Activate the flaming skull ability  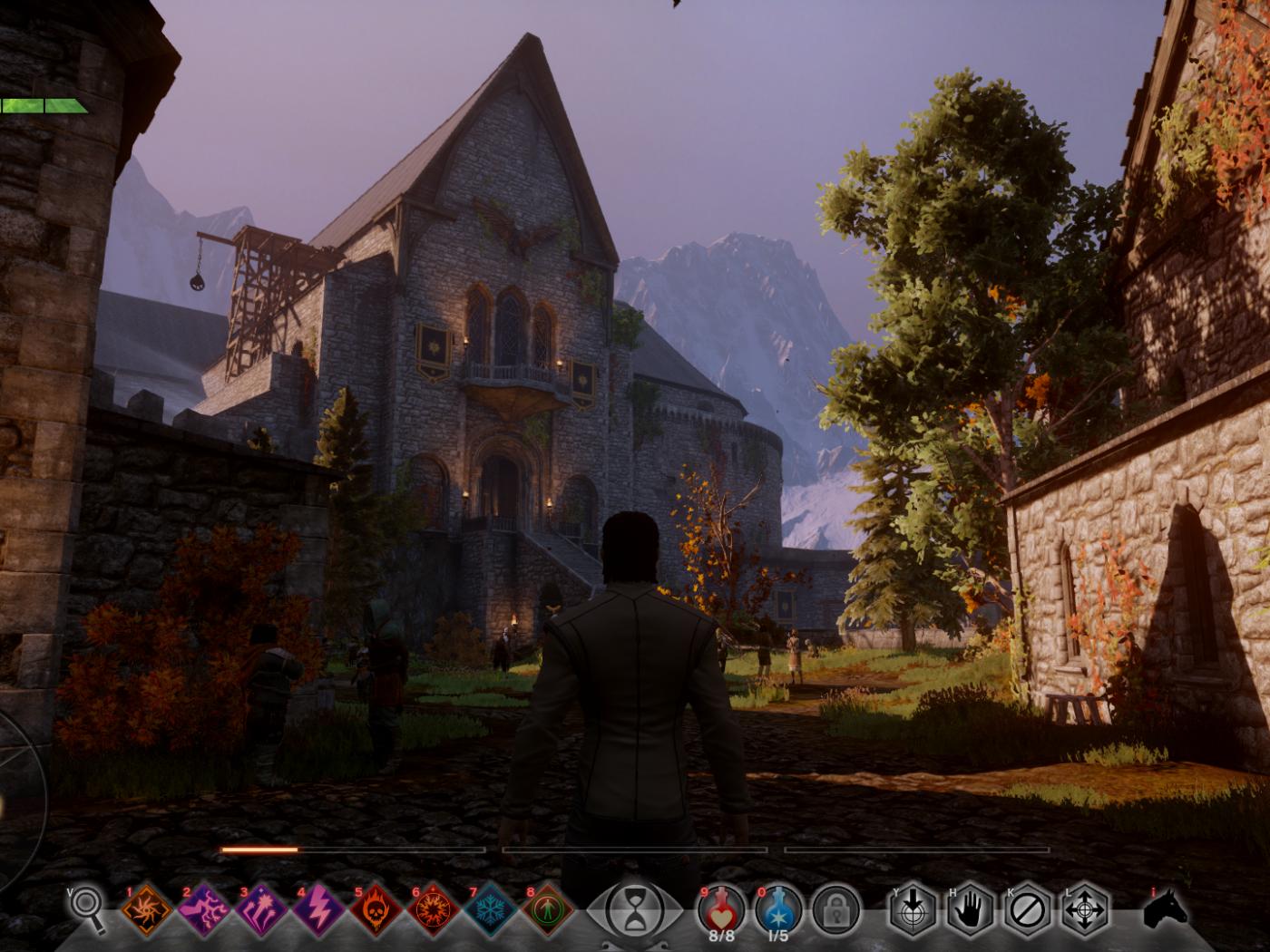click(376, 911)
